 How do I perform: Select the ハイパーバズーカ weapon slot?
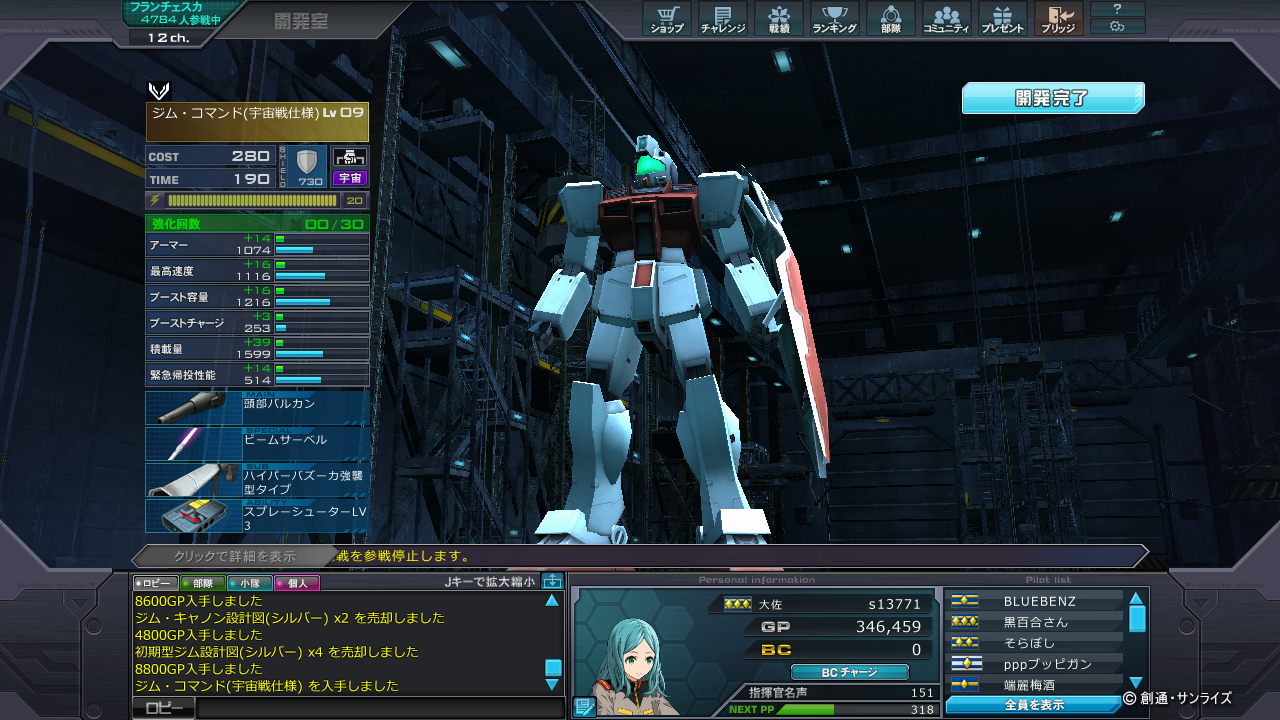257,480
